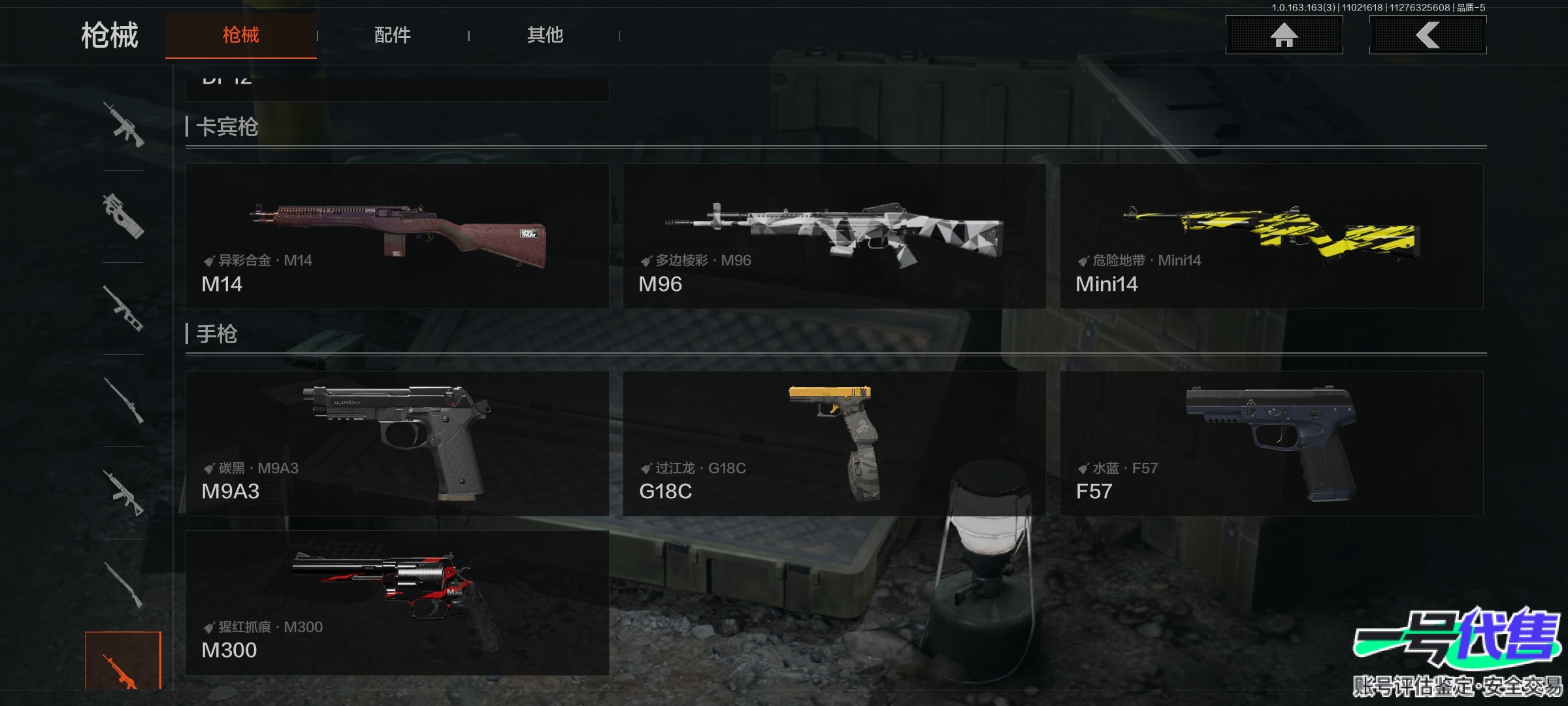Go to the home screen
This screenshot has width=1568, height=706.
1284,35
